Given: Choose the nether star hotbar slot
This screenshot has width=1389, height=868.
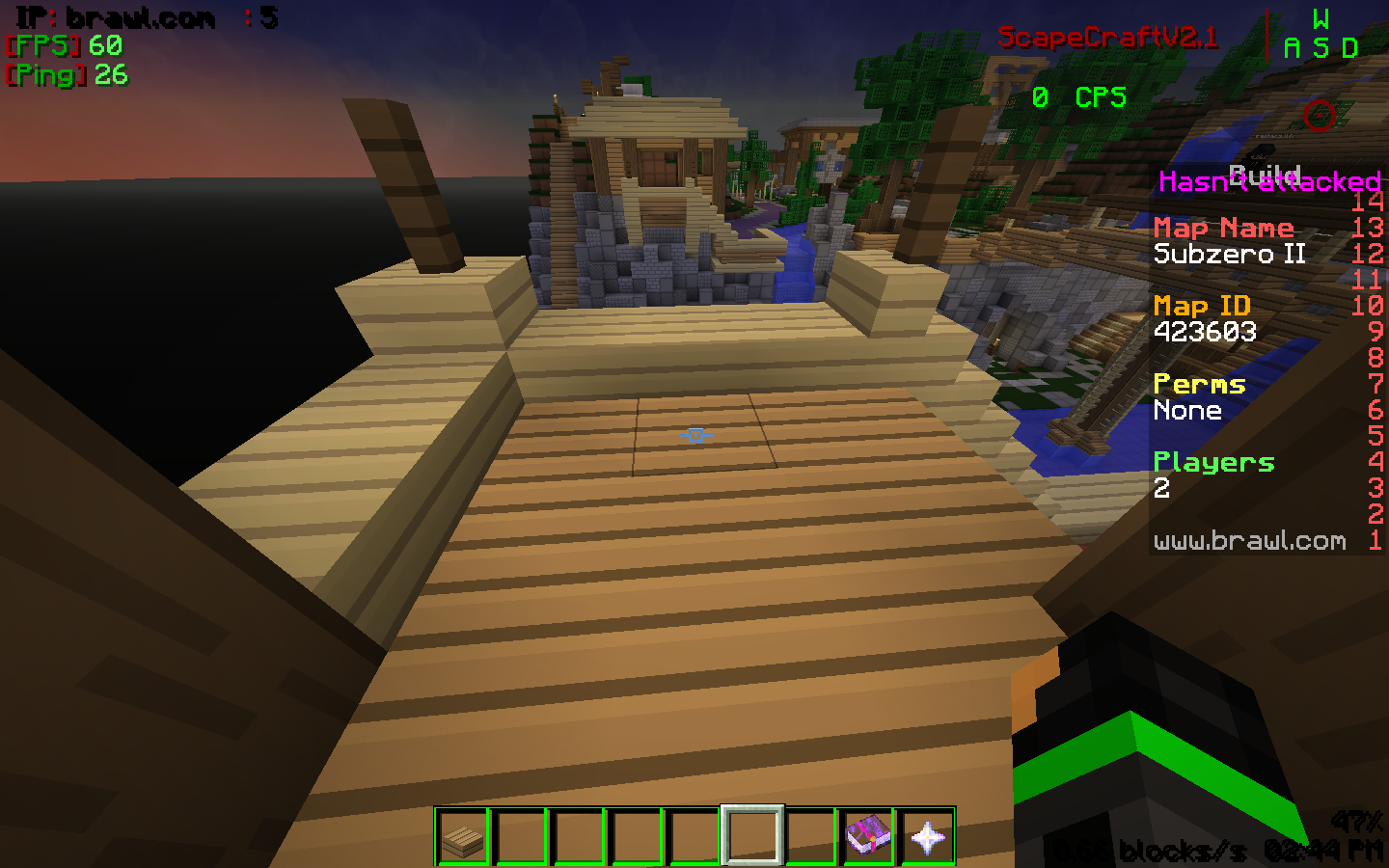Looking at the screenshot, I should point(927,836).
